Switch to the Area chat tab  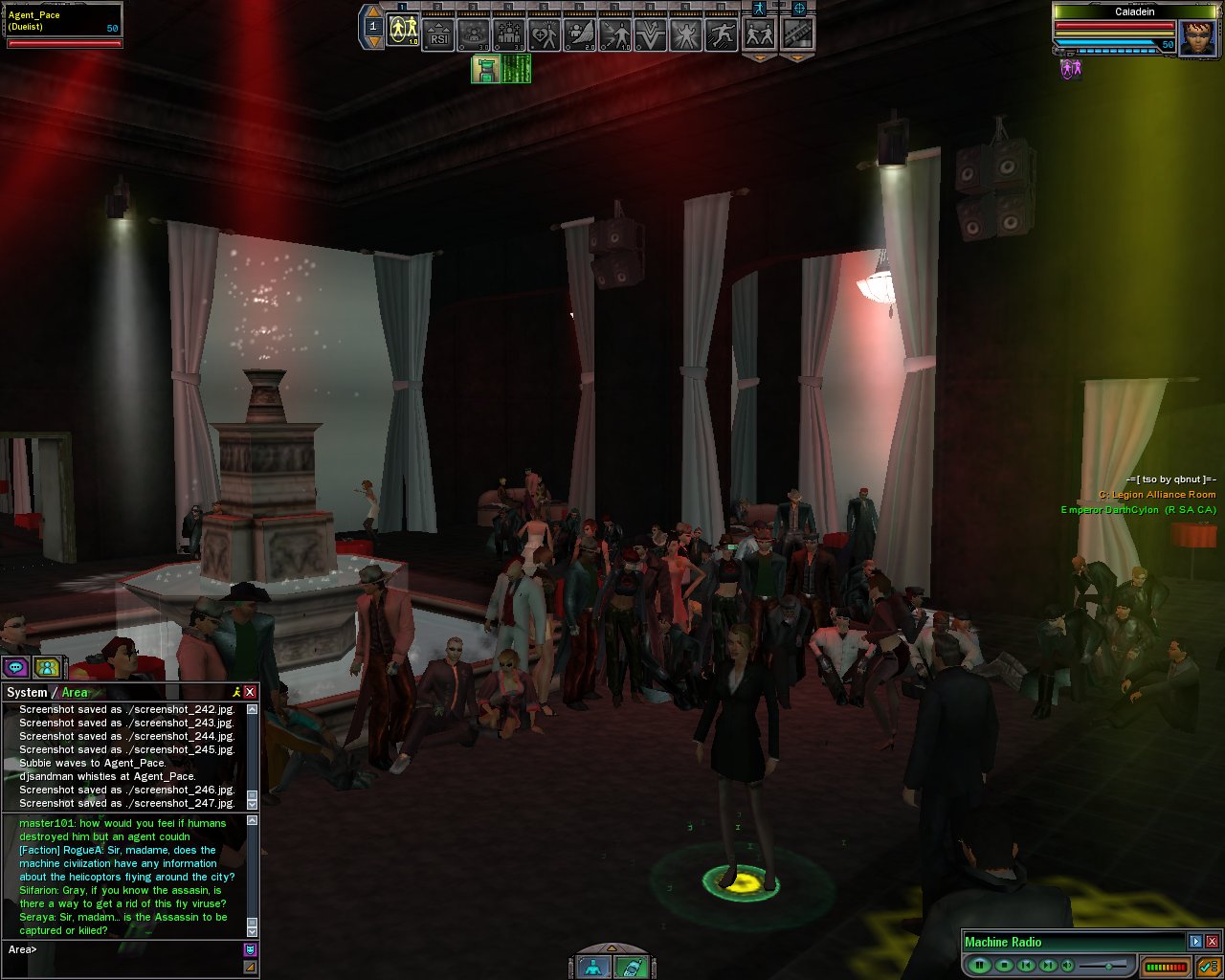coord(75,692)
